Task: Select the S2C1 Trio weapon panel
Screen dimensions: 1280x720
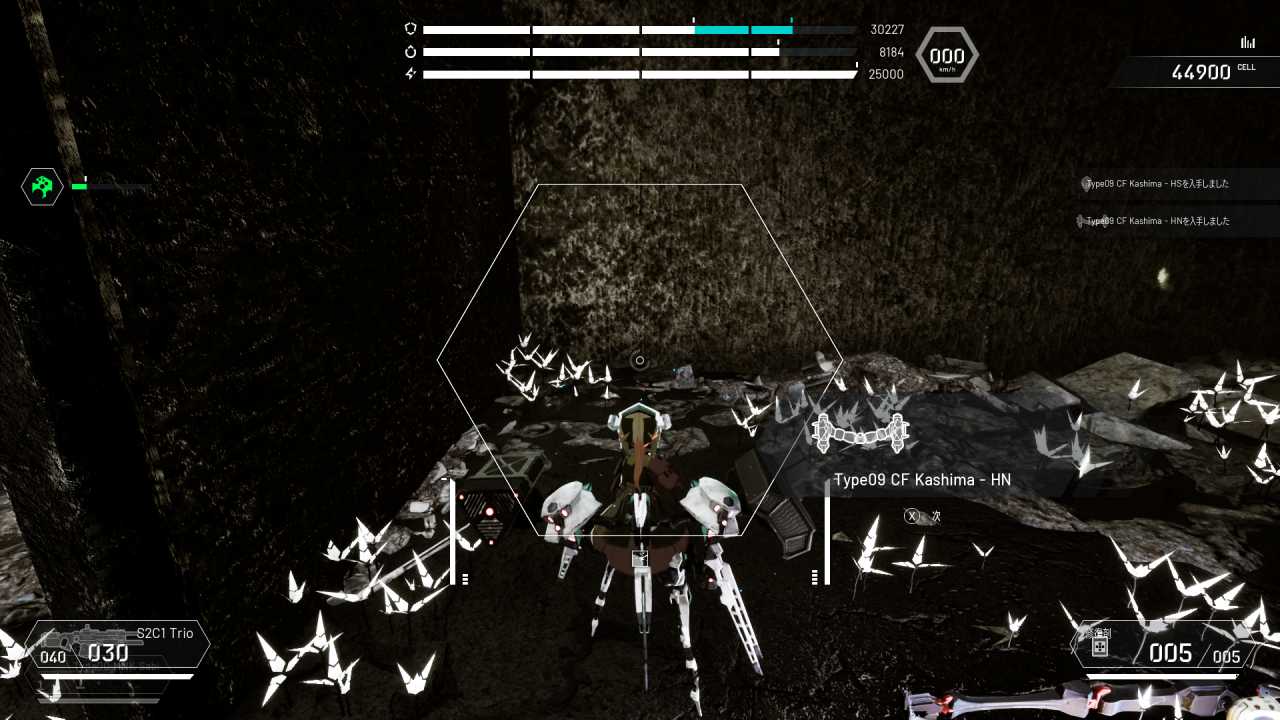Action: [120, 645]
